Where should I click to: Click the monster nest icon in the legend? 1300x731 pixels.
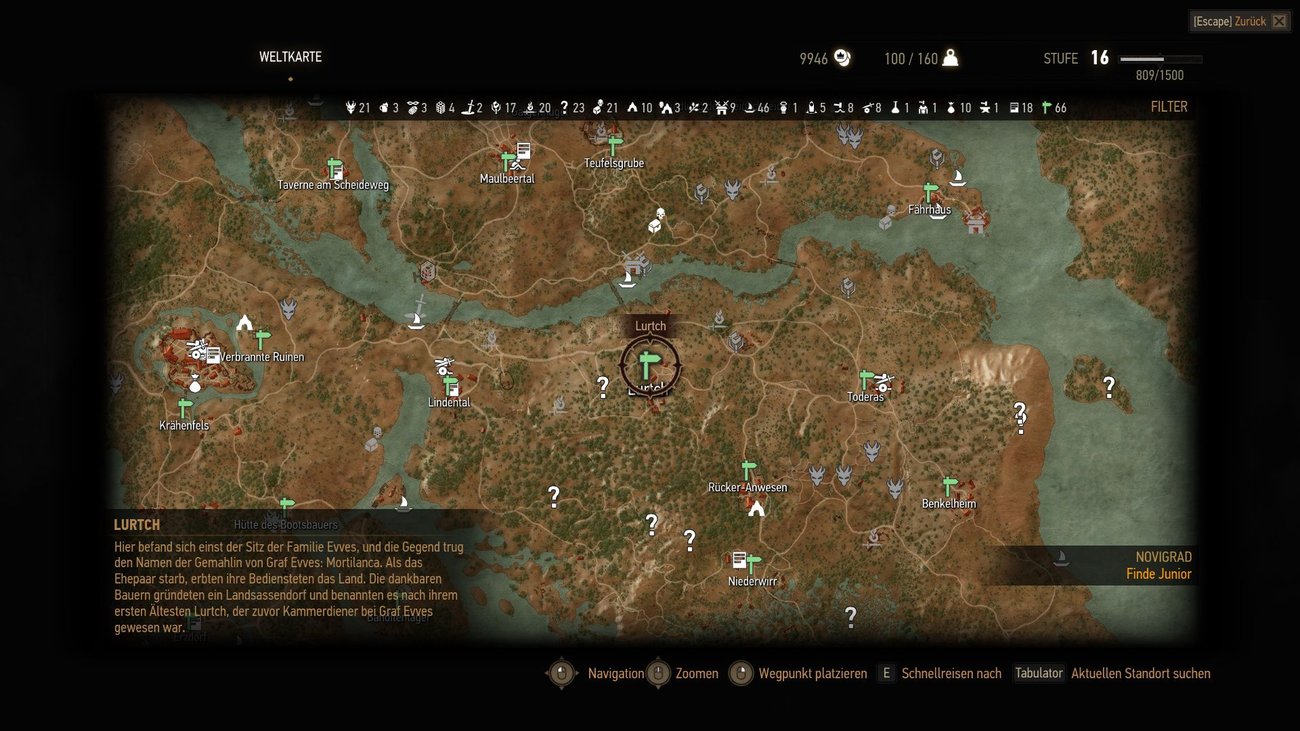(350, 107)
